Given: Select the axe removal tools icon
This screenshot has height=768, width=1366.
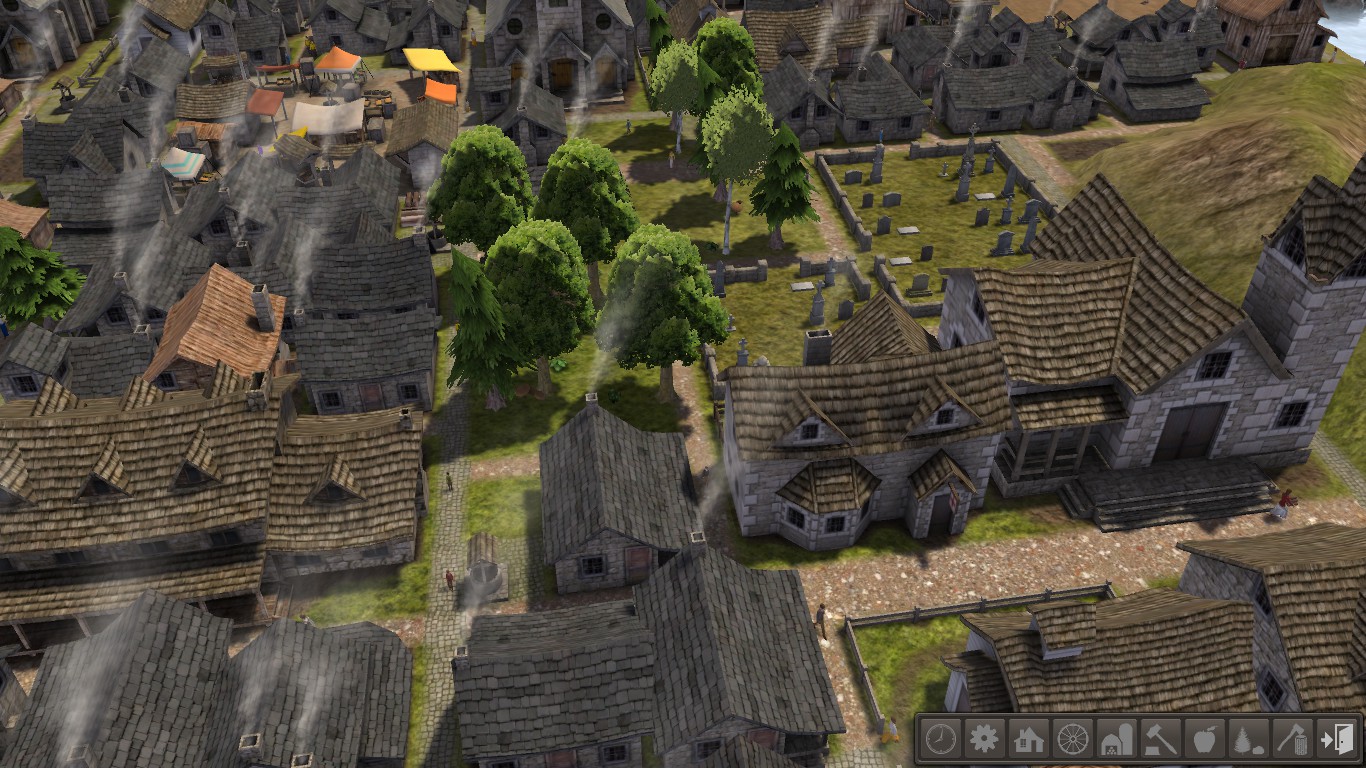Looking at the screenshot, I should pos(1291,740).
